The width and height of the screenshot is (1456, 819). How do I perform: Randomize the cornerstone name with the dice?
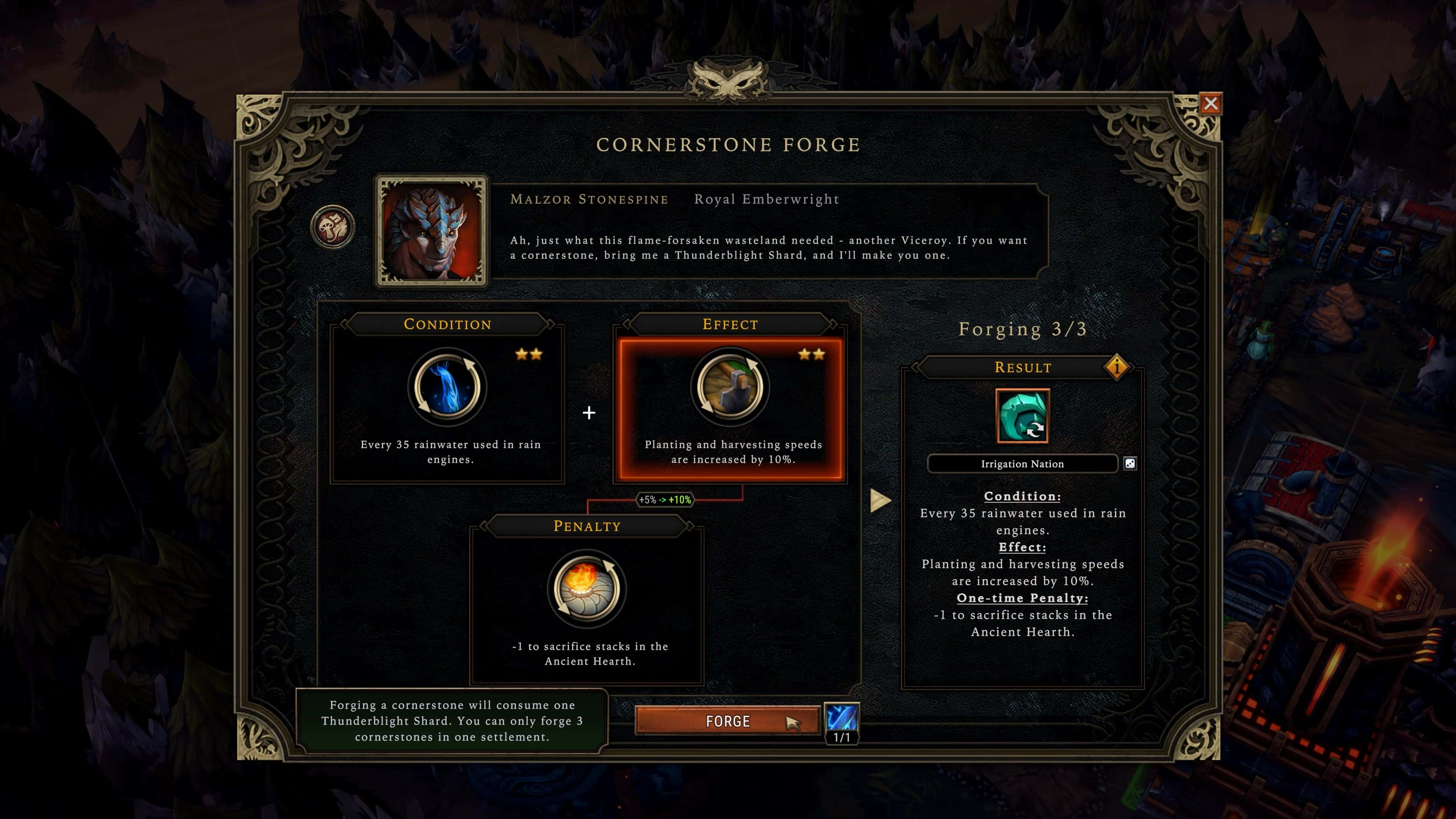click(x=1130, y=464)
